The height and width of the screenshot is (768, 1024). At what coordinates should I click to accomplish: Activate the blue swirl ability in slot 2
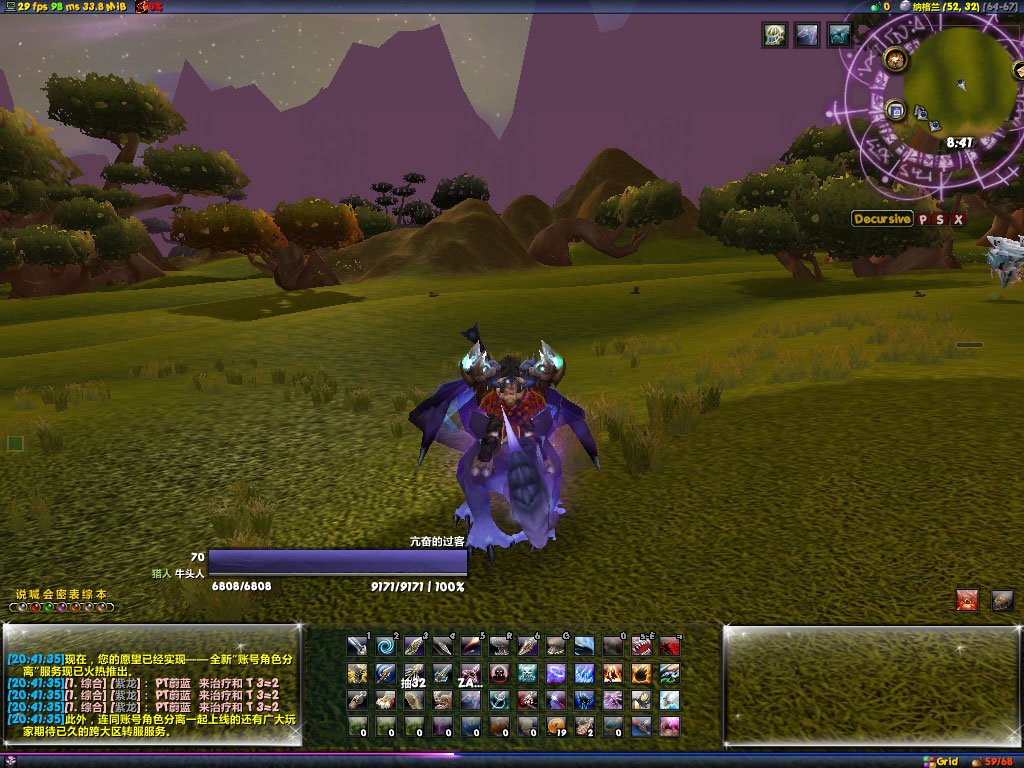(x=386, y=646)
